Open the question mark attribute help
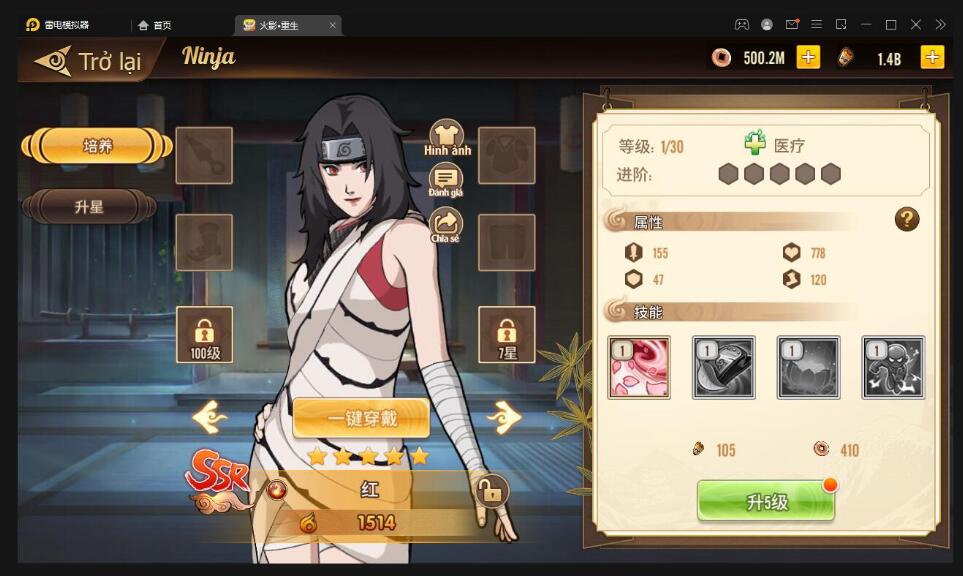Image resolution: width=963 pixels, height=576 pixels. coord(906,219)
